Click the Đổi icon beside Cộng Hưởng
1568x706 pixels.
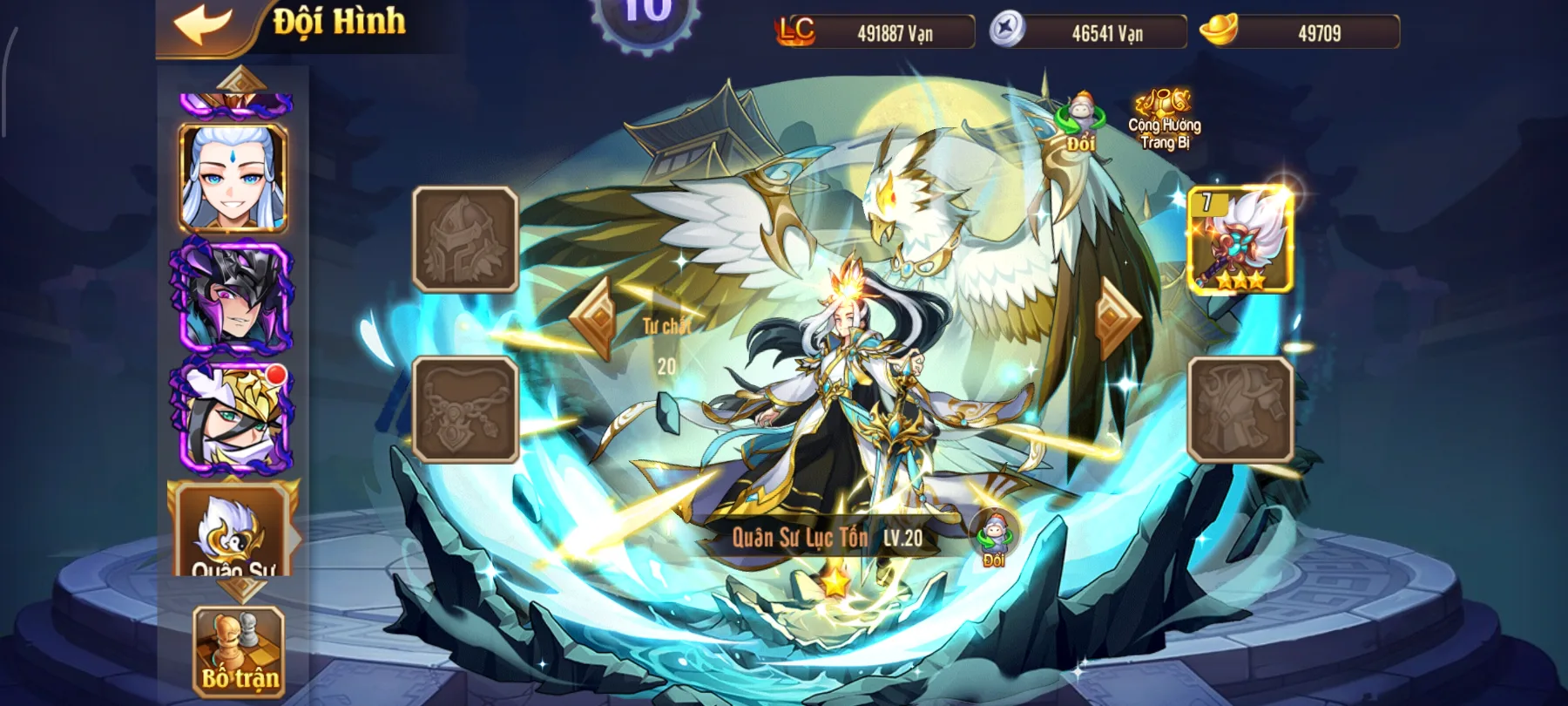click(1080, 122)
